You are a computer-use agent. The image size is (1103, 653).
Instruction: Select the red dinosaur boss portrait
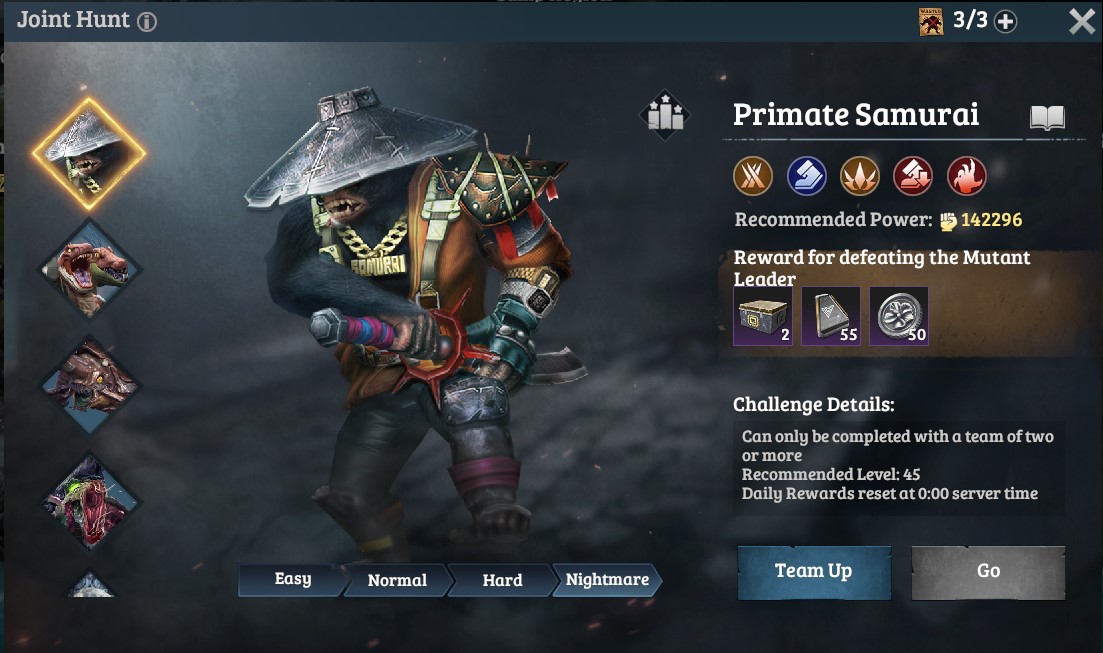pos(90,268)
